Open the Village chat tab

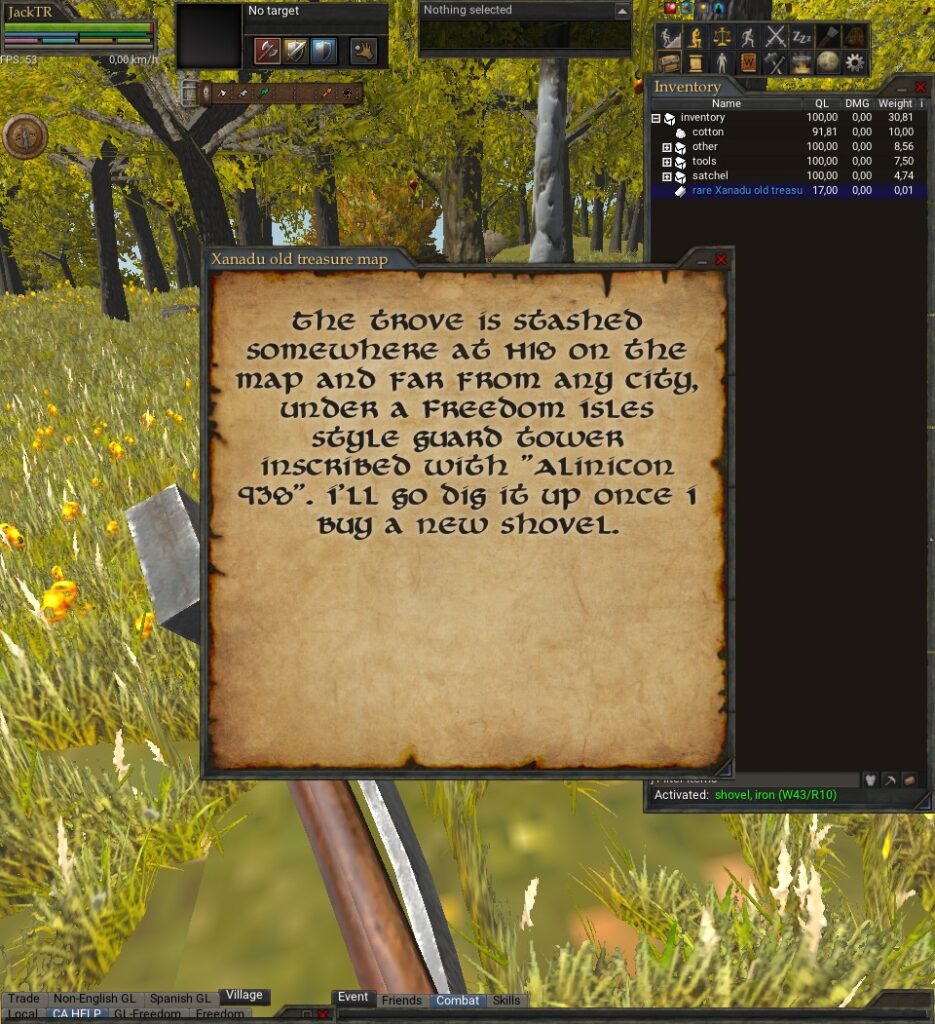point(244,995)
